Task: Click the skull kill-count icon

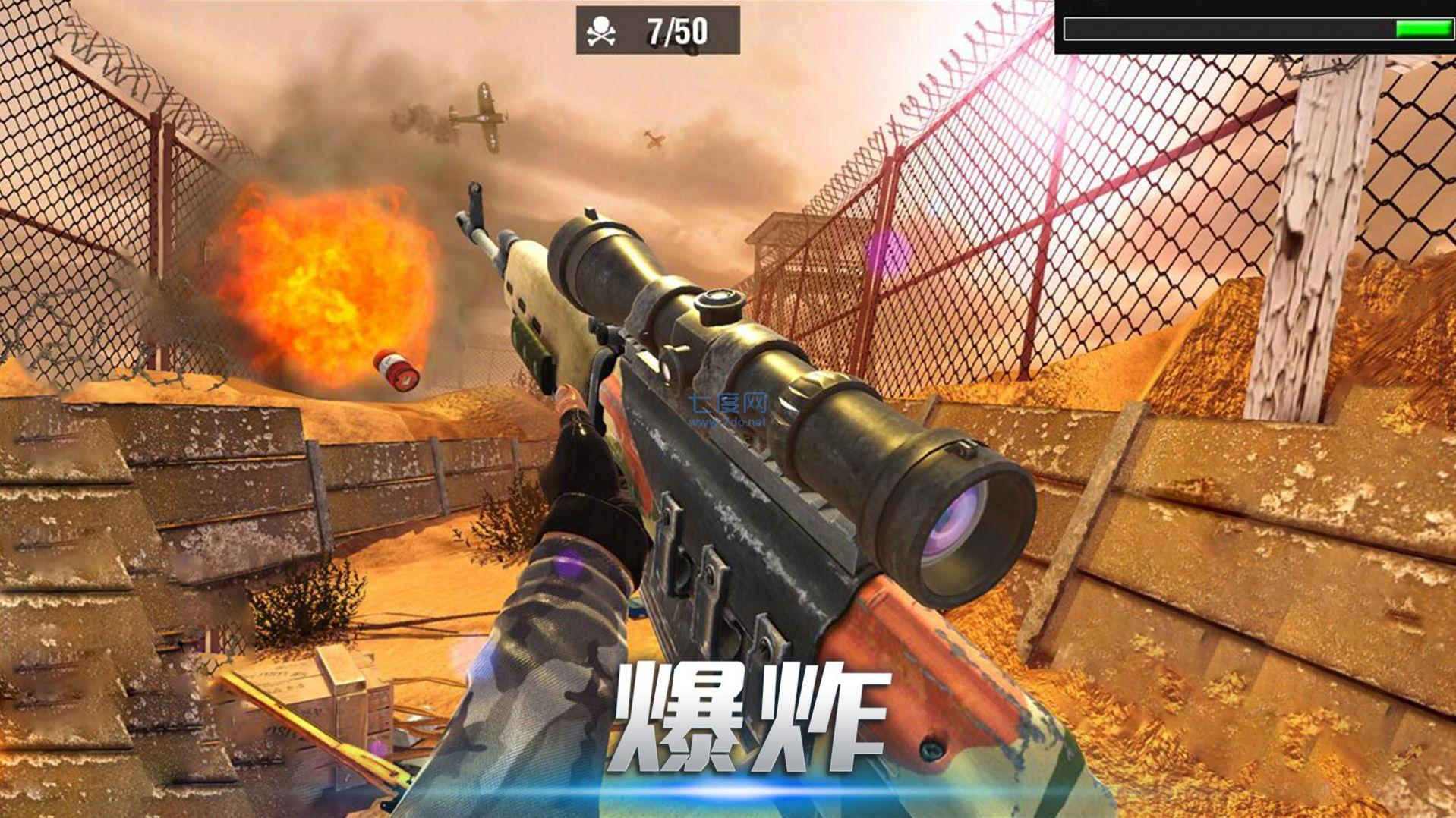Action: (601, 29)
